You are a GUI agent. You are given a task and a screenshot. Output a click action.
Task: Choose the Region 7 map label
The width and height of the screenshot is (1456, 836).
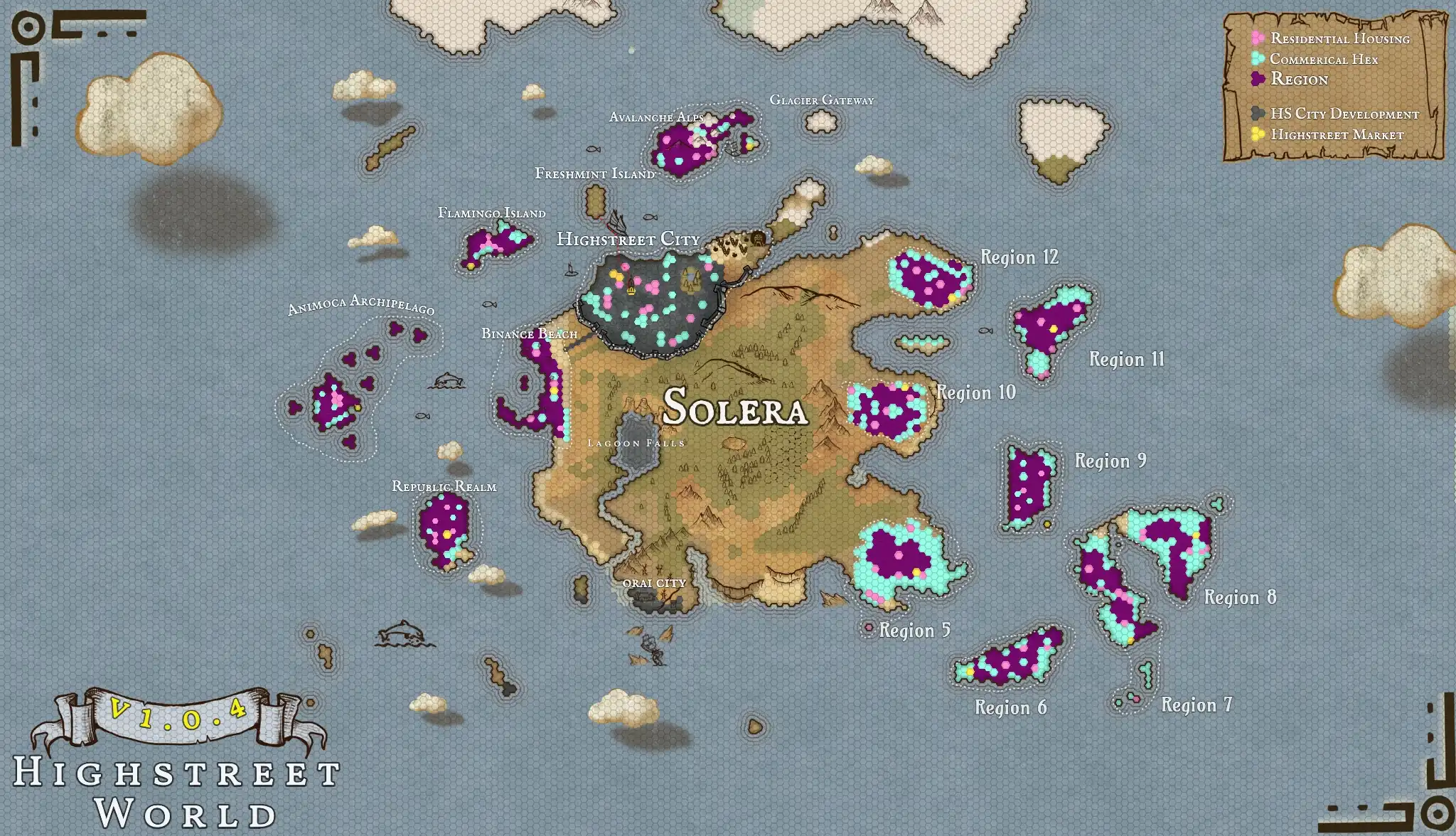pos(1197,704)
